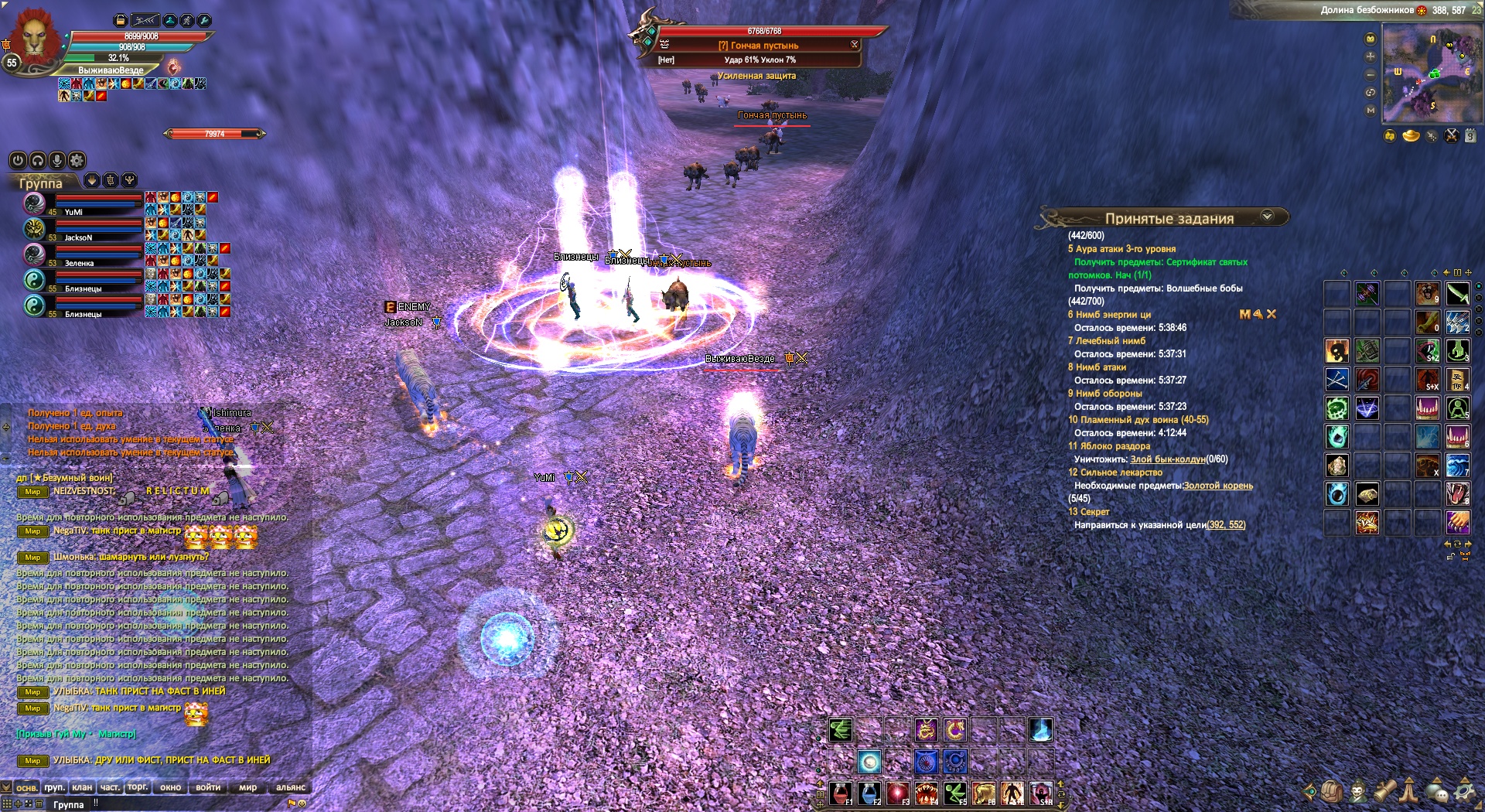
Task: Open the calendar icon below the minimap
Action: point(1470,136)
